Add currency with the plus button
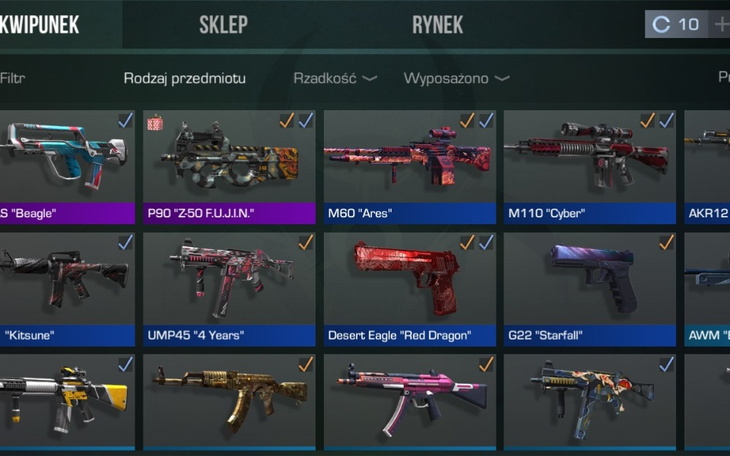 (x=720, y=25)
